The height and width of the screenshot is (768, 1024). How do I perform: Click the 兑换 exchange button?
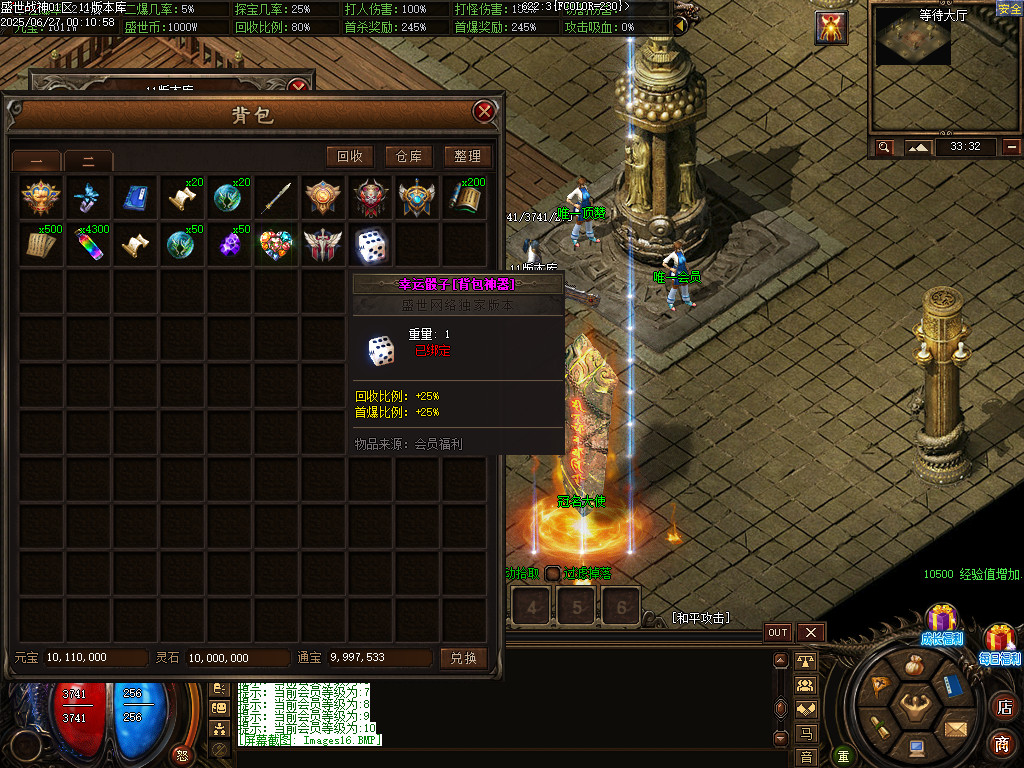464,658
